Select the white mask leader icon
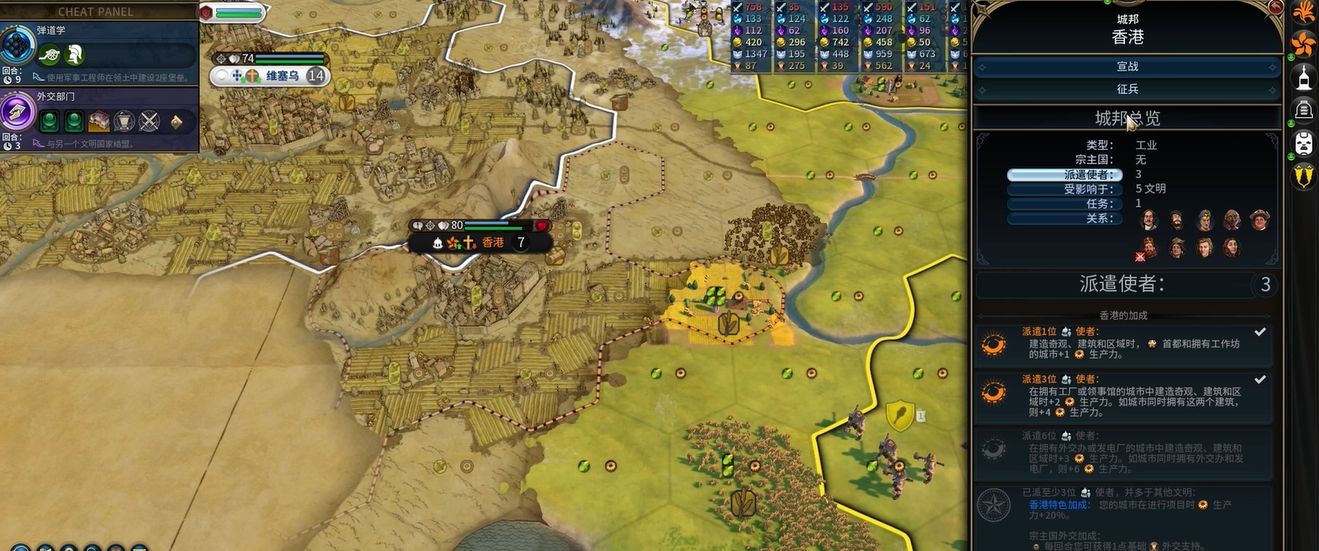This screenshot has width=1319, height=551. point(1304,142)
